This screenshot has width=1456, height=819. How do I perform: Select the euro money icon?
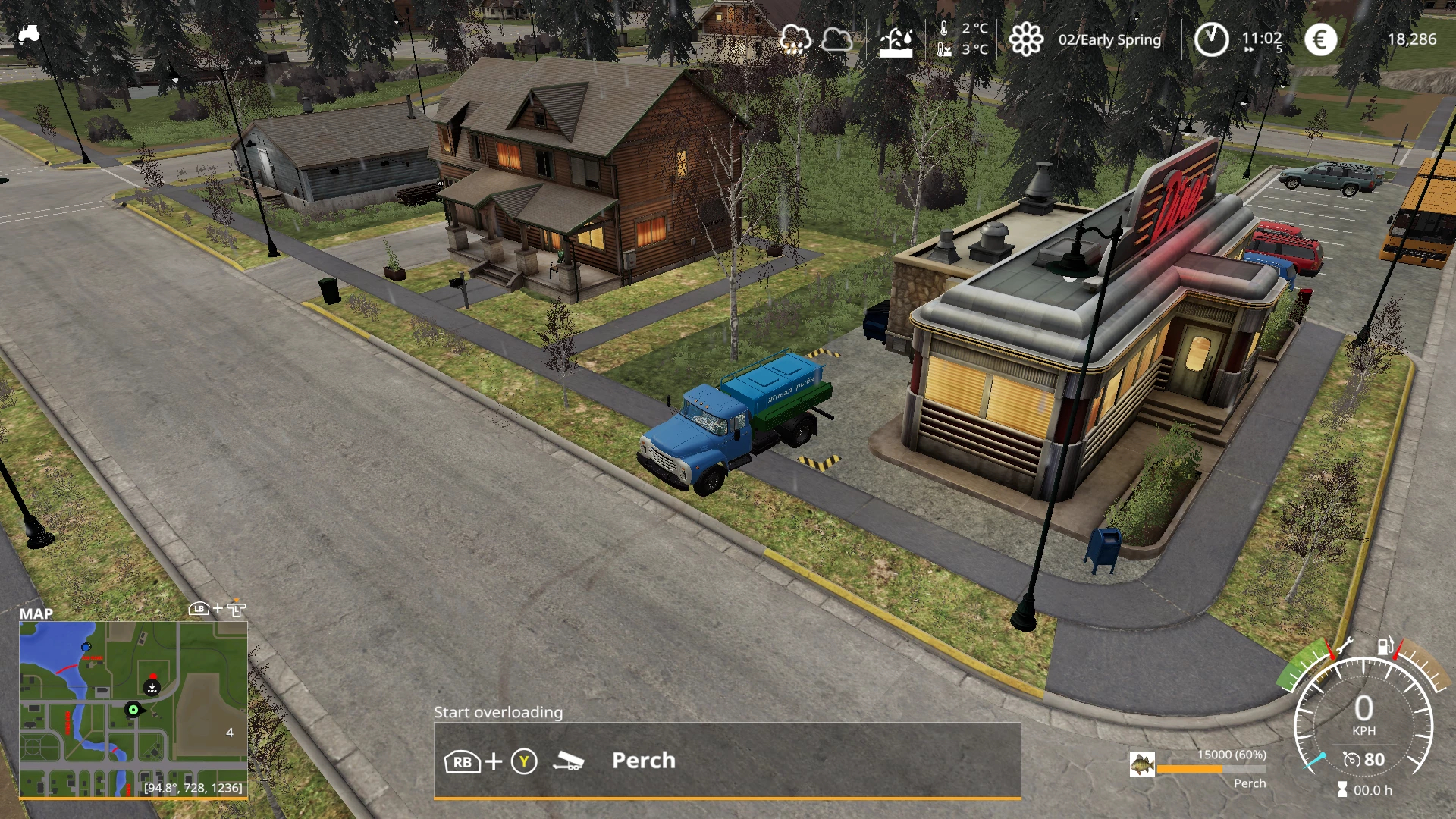tap(1320, 39)
